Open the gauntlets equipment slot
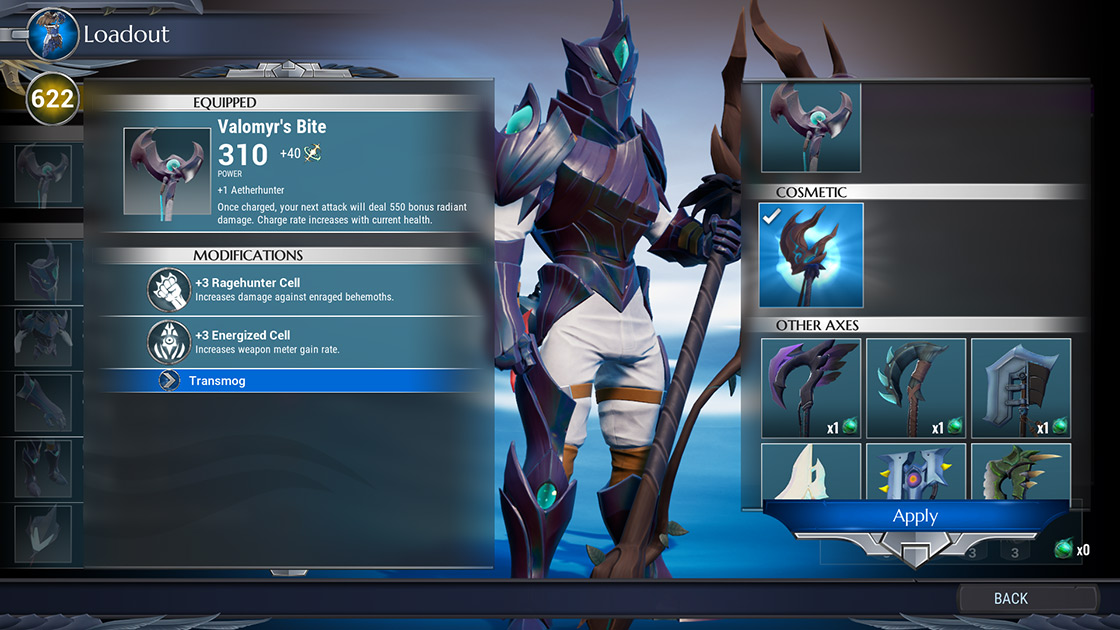1120x630 pixels. pyautogui.click(x=43, y=402)
